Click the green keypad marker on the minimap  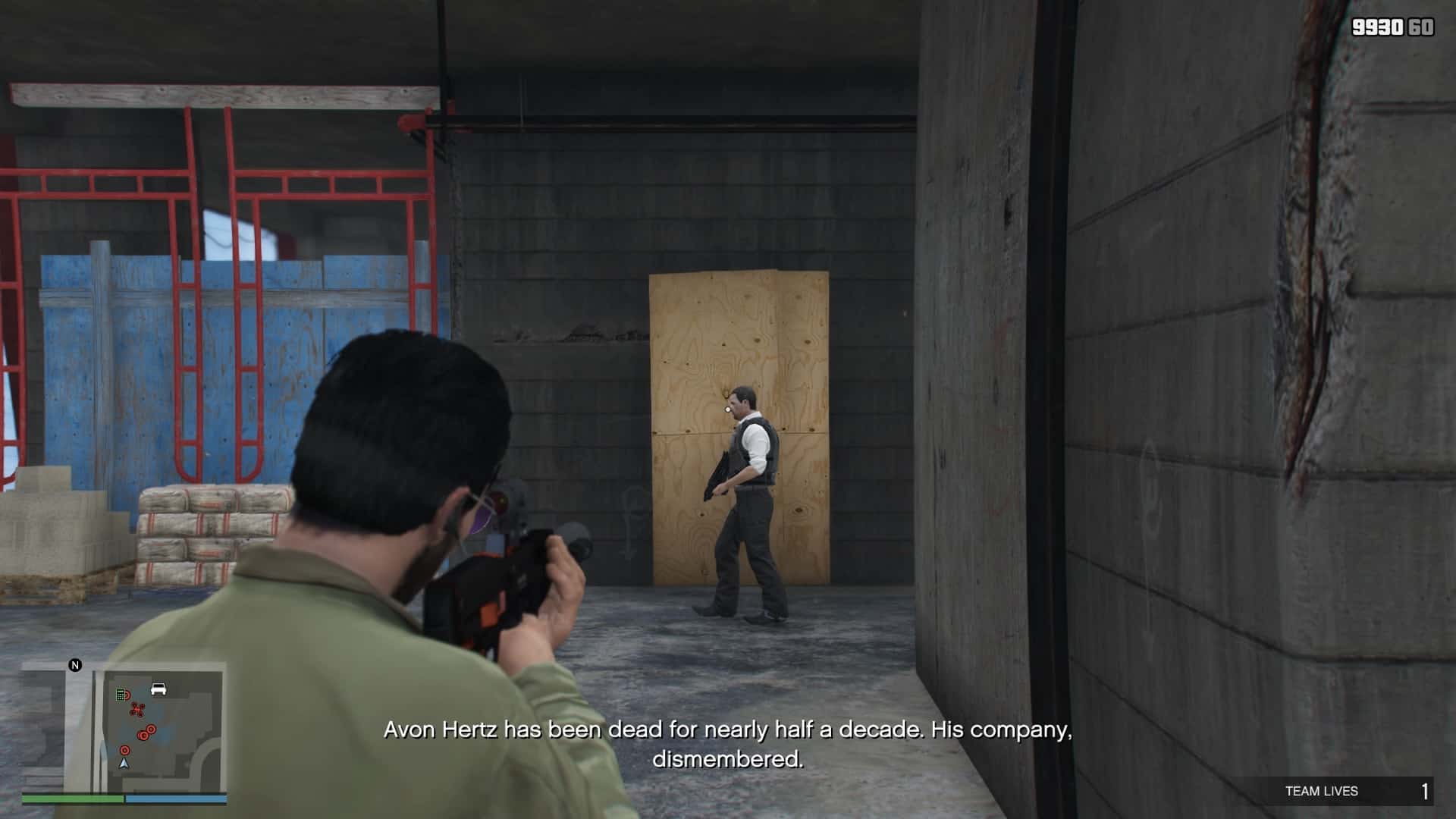point(121,695)
